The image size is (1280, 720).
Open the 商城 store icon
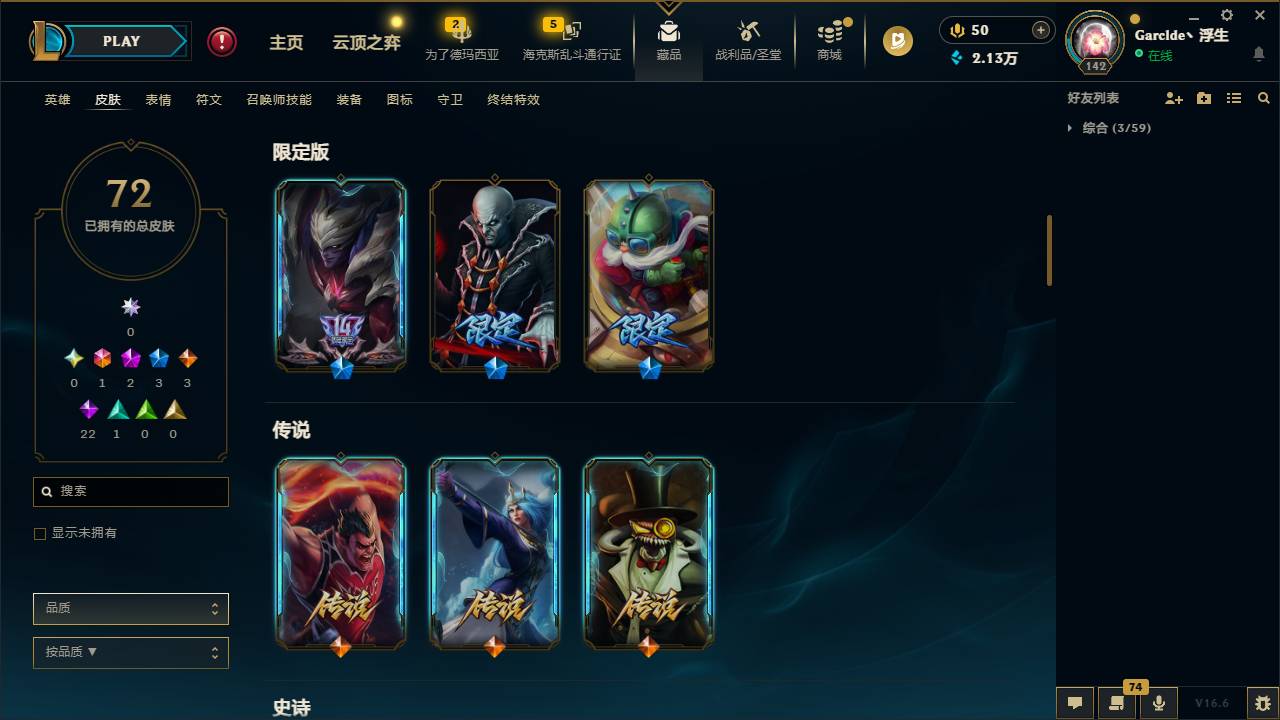828,40
